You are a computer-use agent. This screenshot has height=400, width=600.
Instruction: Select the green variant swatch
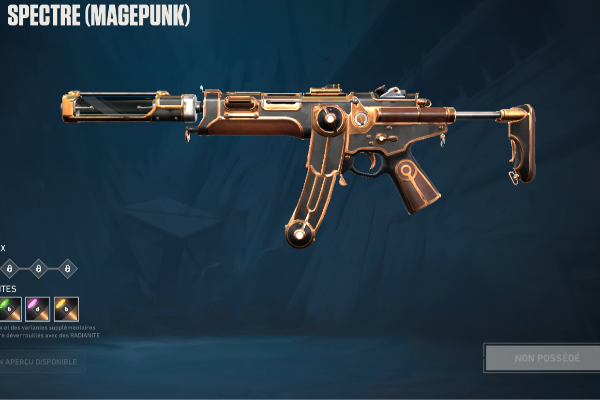9,309
